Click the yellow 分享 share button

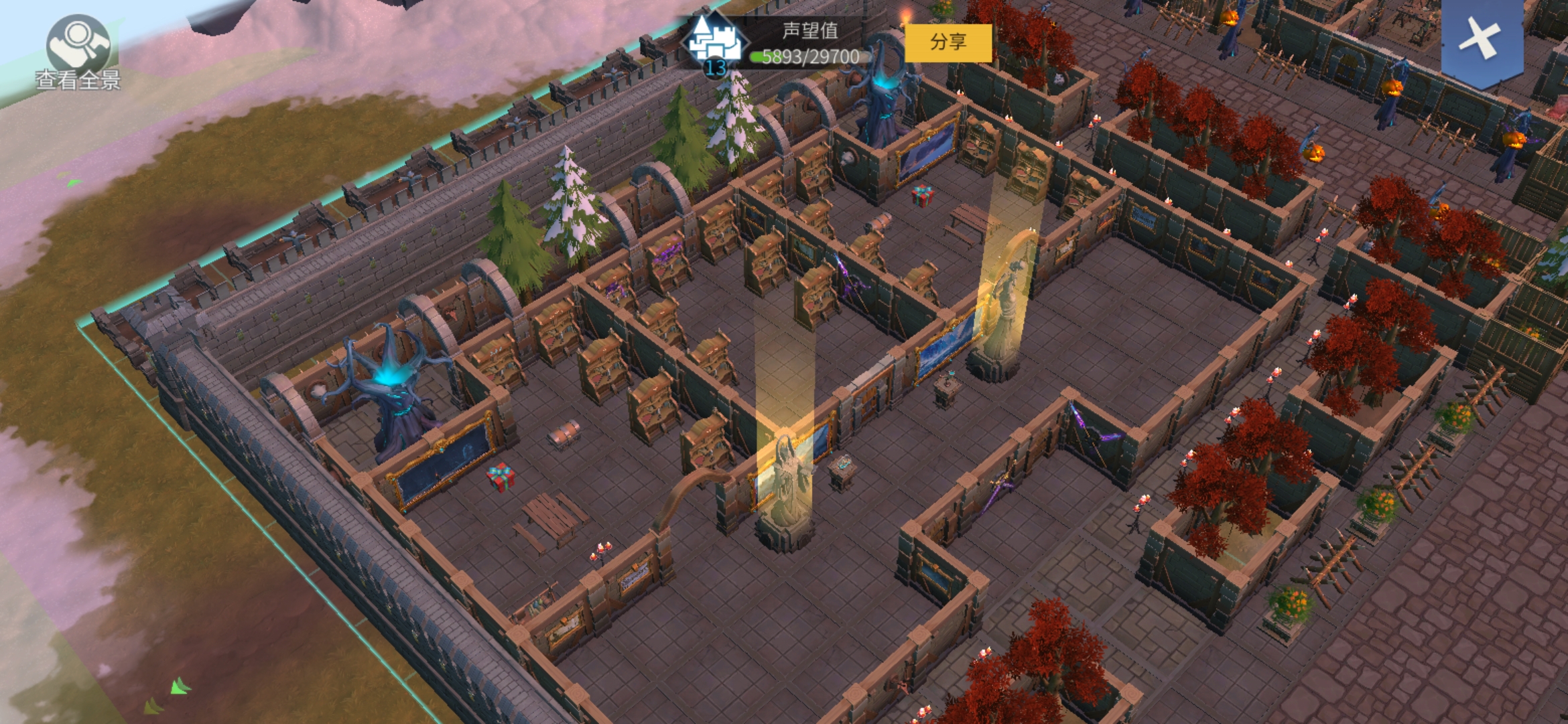[948, 43]
